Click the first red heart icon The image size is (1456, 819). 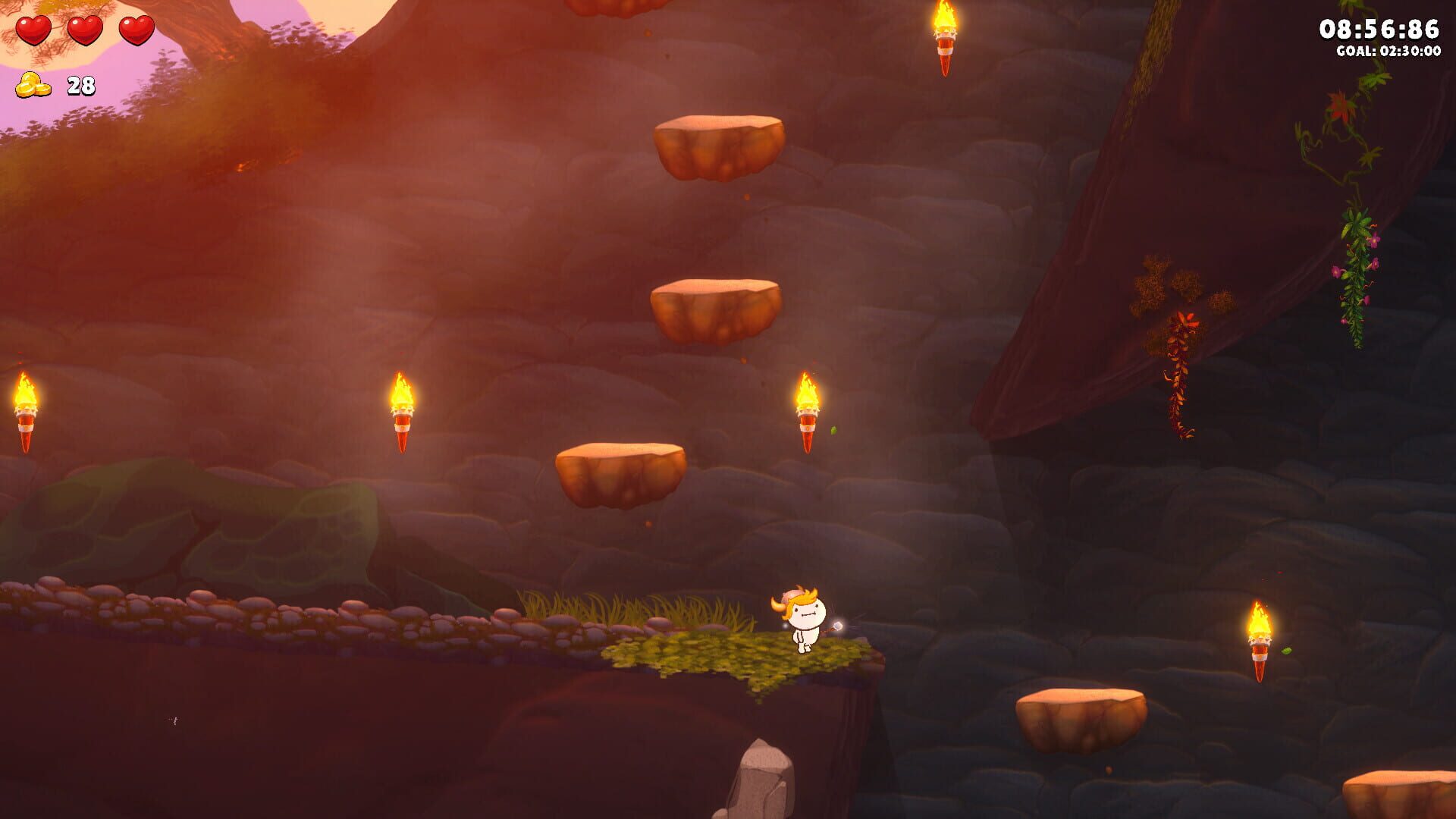[x=34, y=32]
